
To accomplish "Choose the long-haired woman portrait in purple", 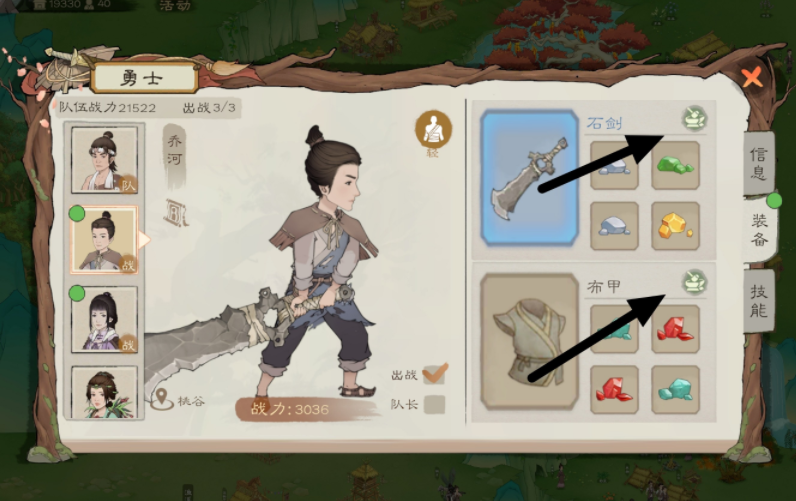I will point(104,319).
